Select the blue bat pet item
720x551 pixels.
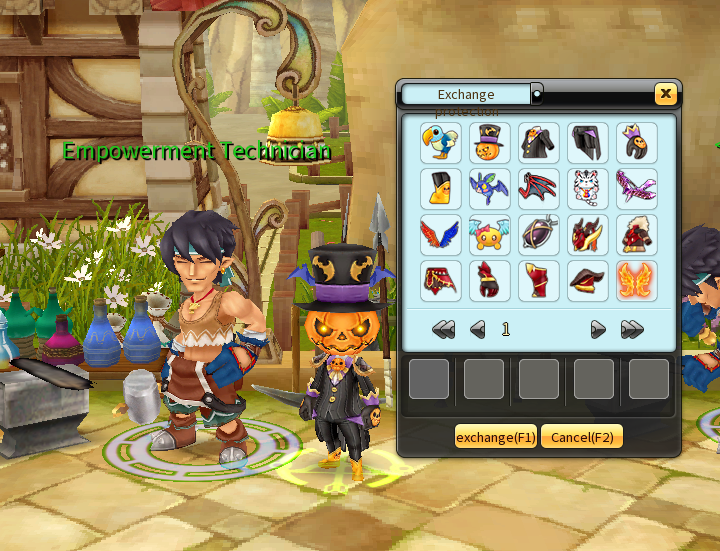click(x=490, y=189)
